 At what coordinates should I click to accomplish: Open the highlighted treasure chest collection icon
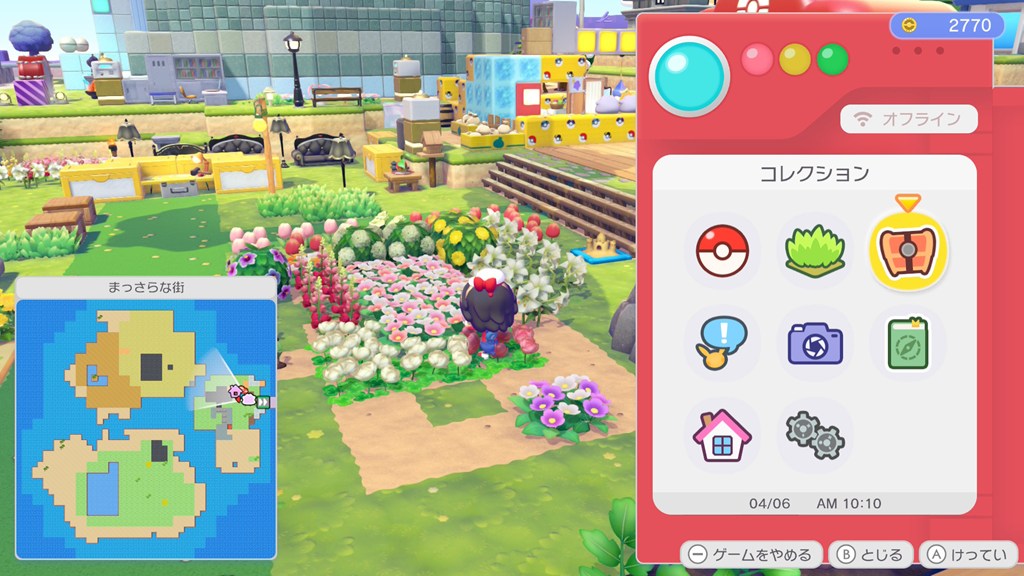[x=908, y=250]
